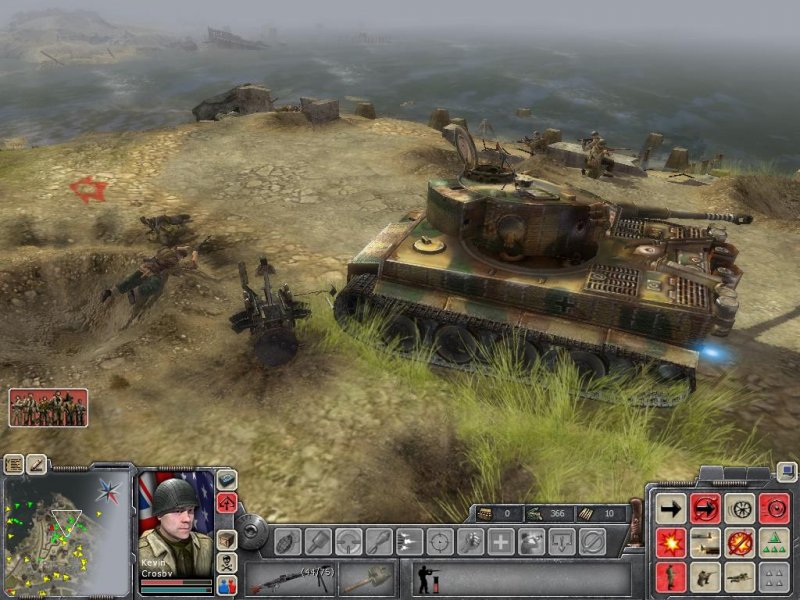Select the shovel item slot
Screen dimensions: 800x600
[x=367, y=578]
